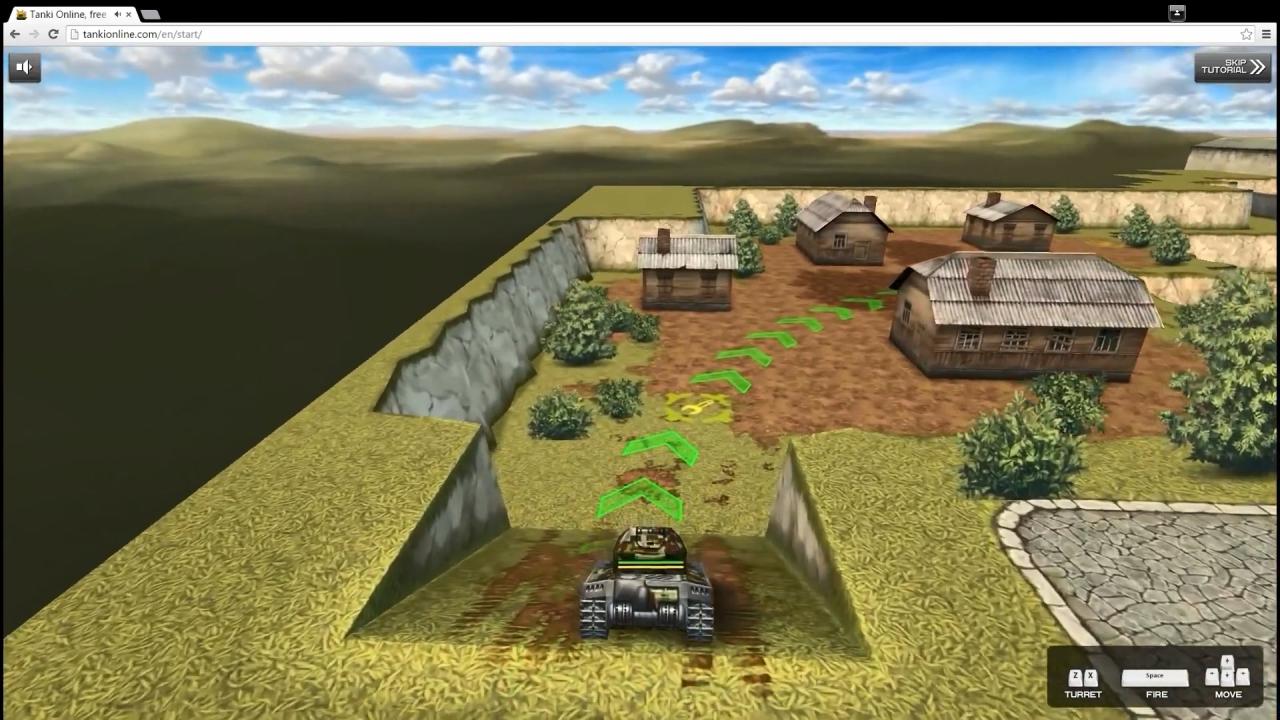Mute the game sound using speaker icon
This screenshot has width=1280, height=720.
click(23, 66)
